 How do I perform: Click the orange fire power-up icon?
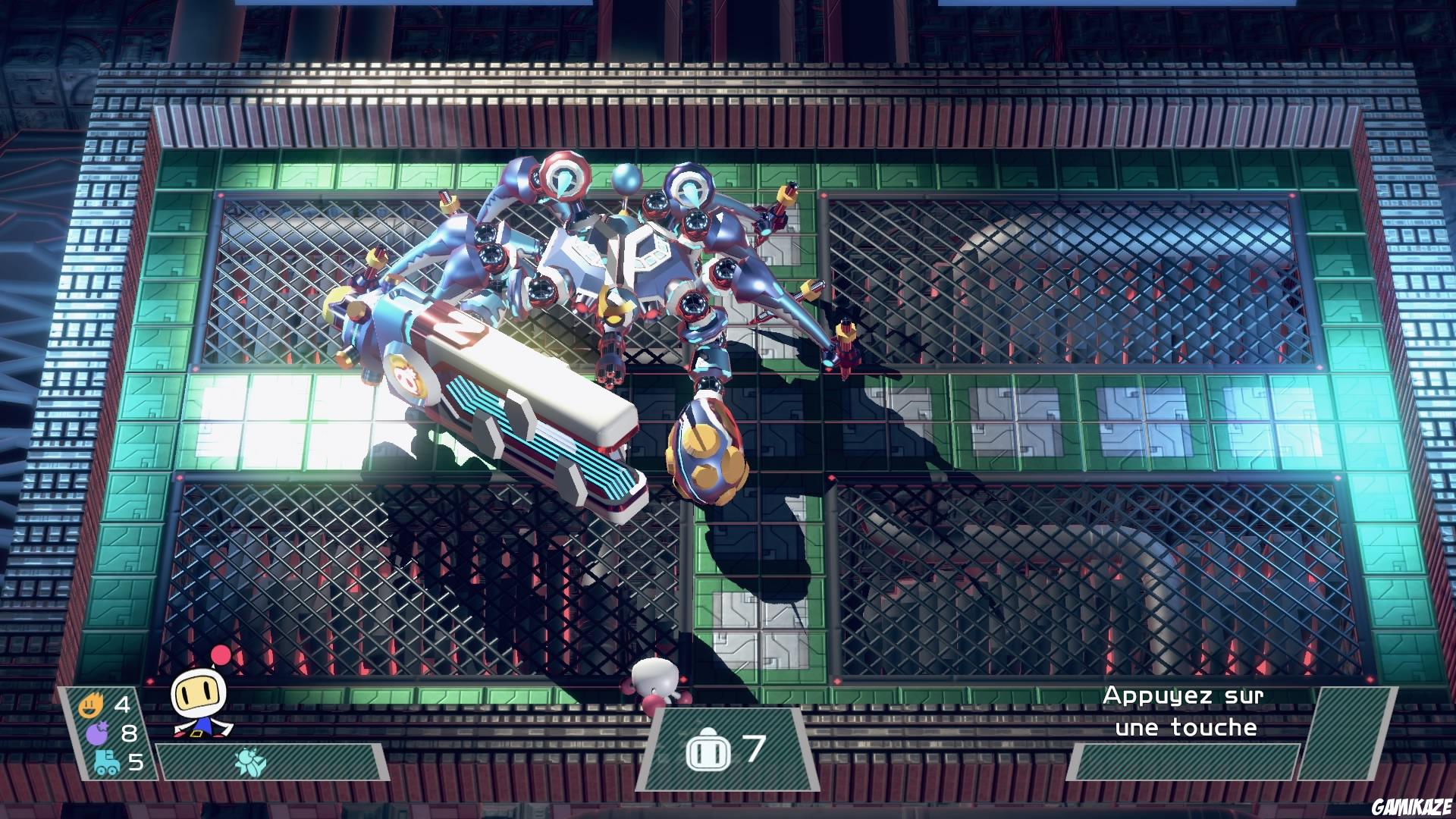pos(93,705)
